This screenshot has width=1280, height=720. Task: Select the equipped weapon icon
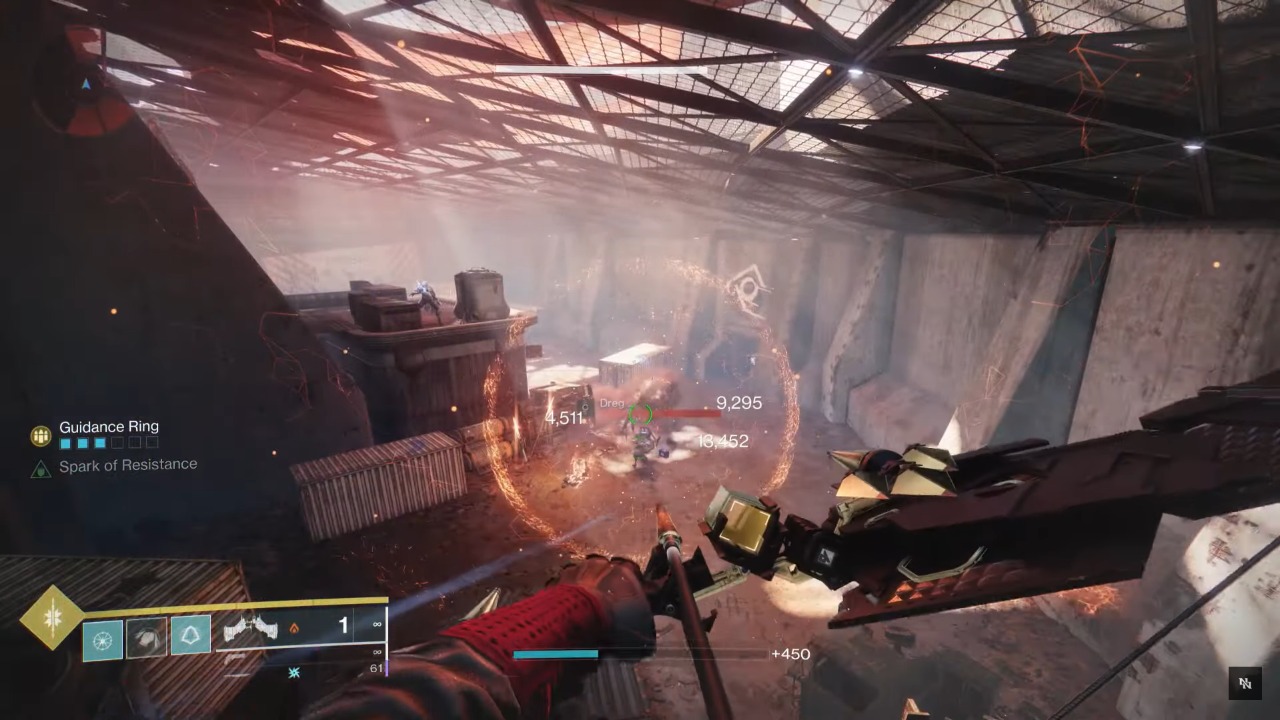(249, 629)
